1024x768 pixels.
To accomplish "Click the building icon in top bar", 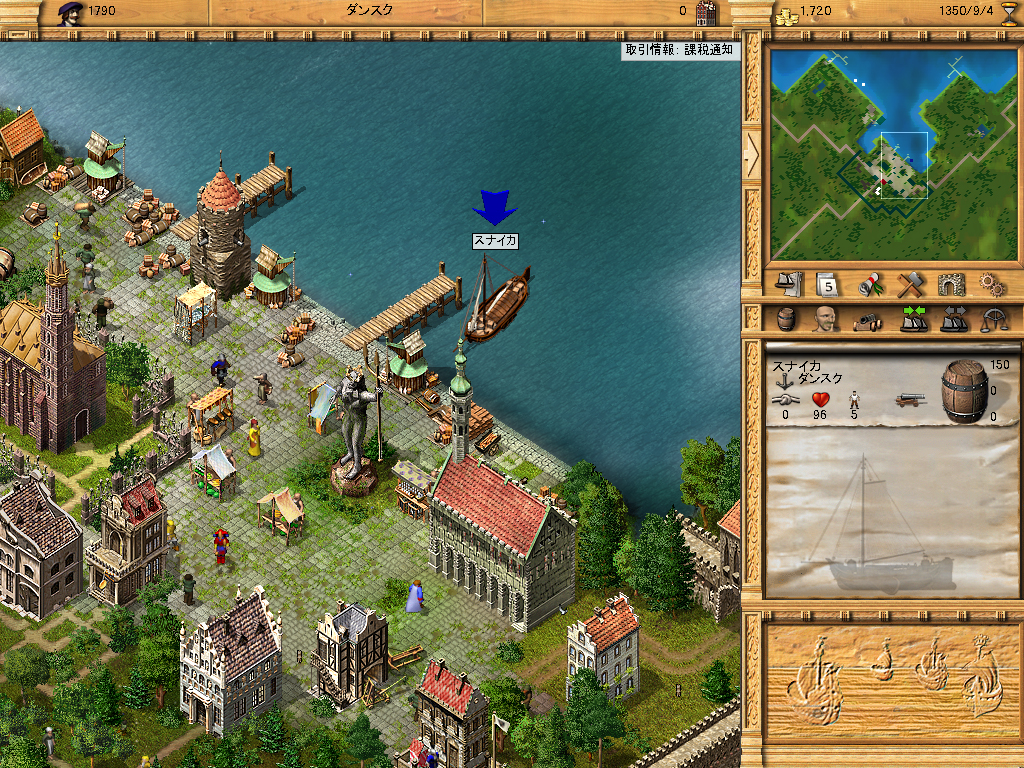I will pyautogui.click(x=706, y=13).
